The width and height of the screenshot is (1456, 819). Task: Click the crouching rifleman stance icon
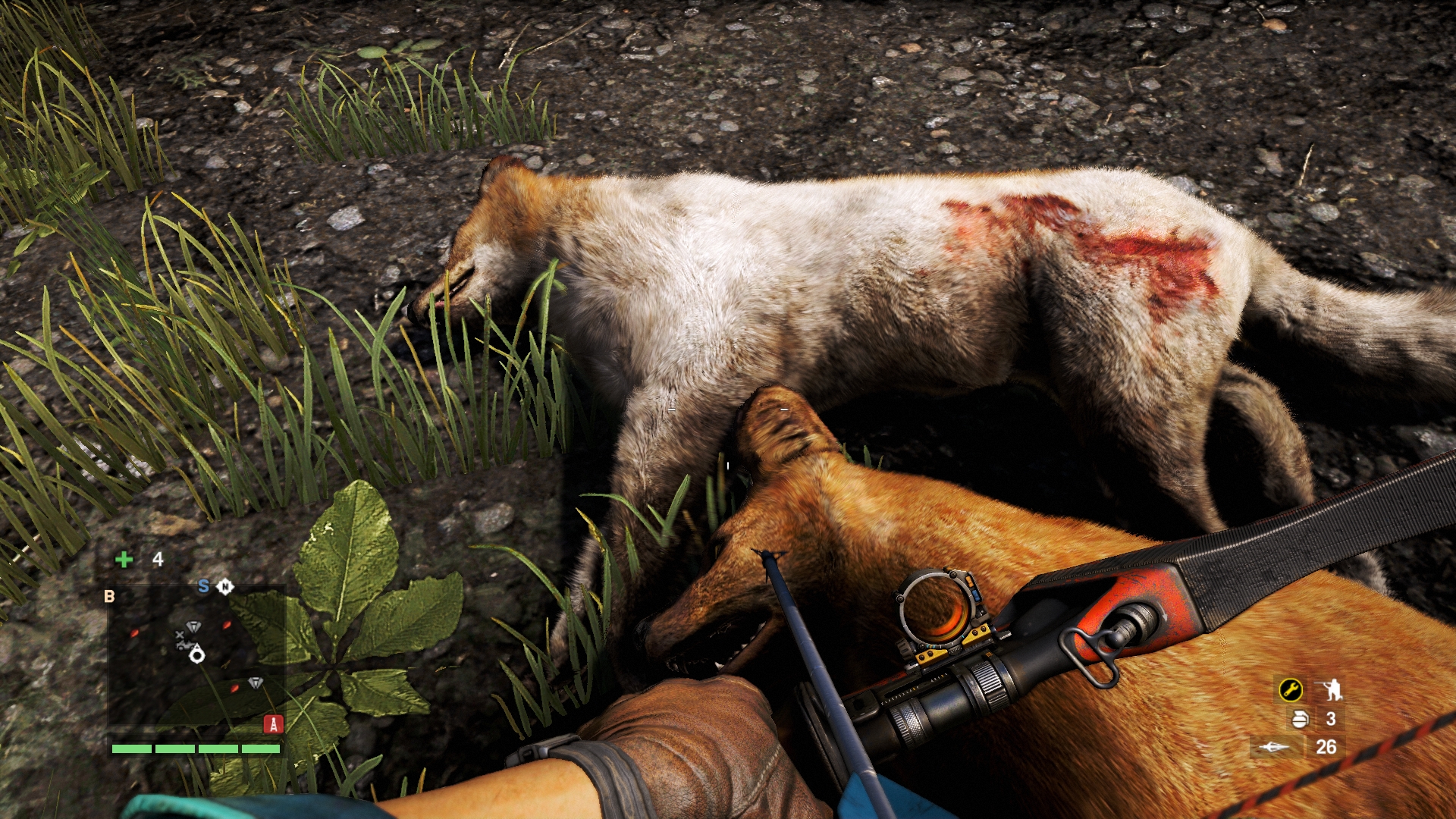point(1329,689)
